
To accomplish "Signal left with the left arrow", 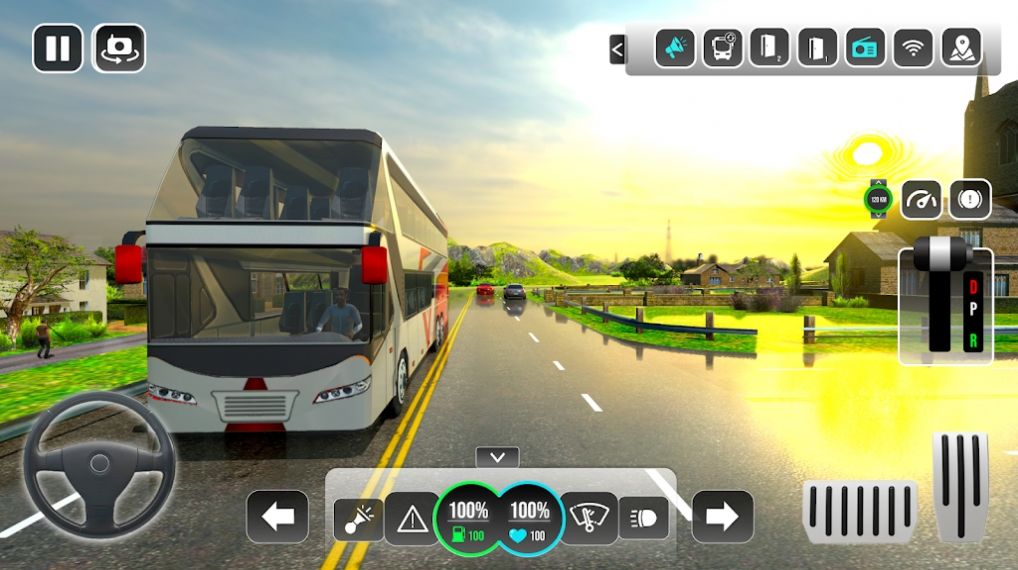I will 277,517.
